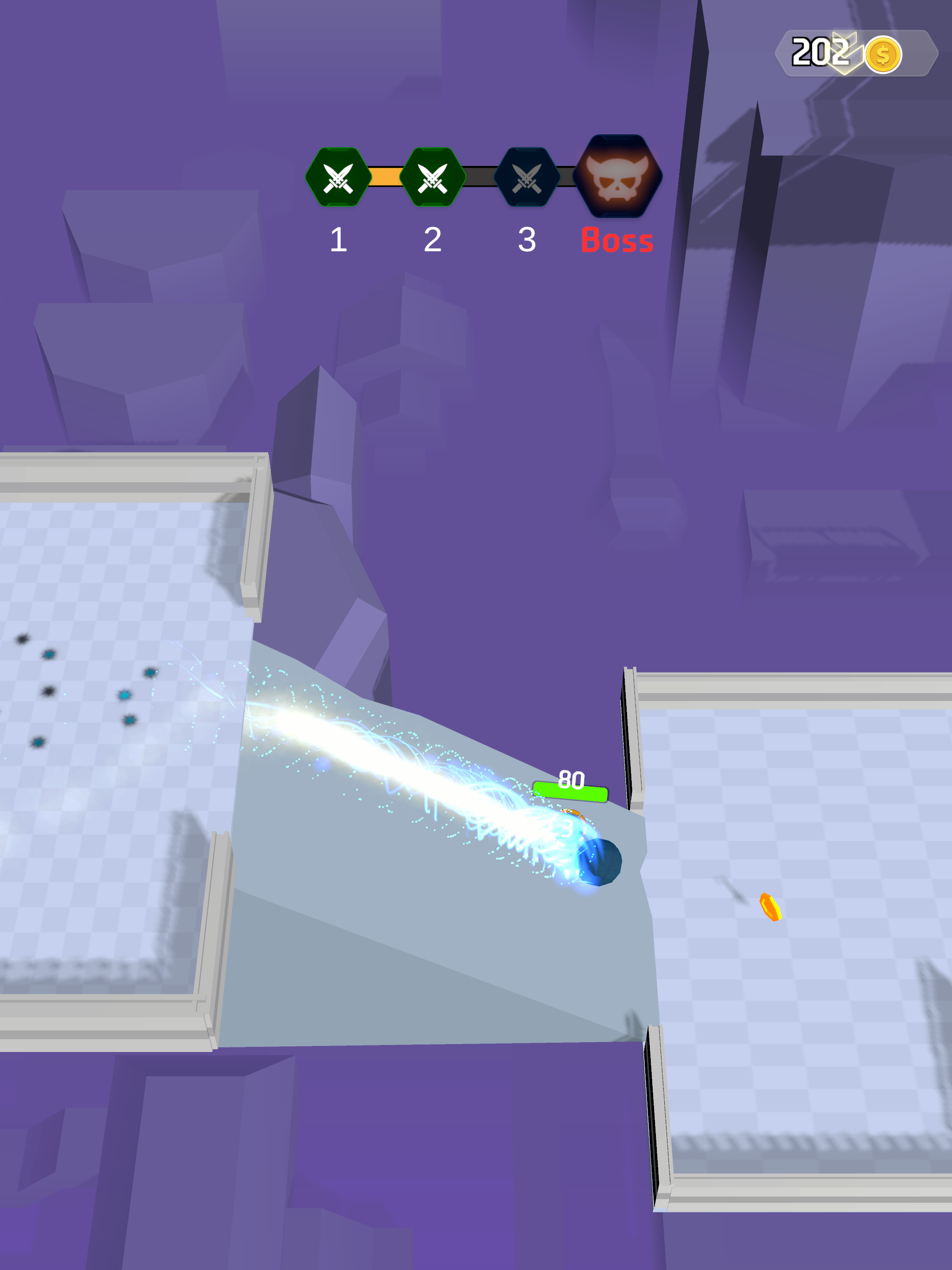The width and height of the screenshot is (952, 1270).
Task: Click the green health bar showing 80
Action: pos(570,791)
